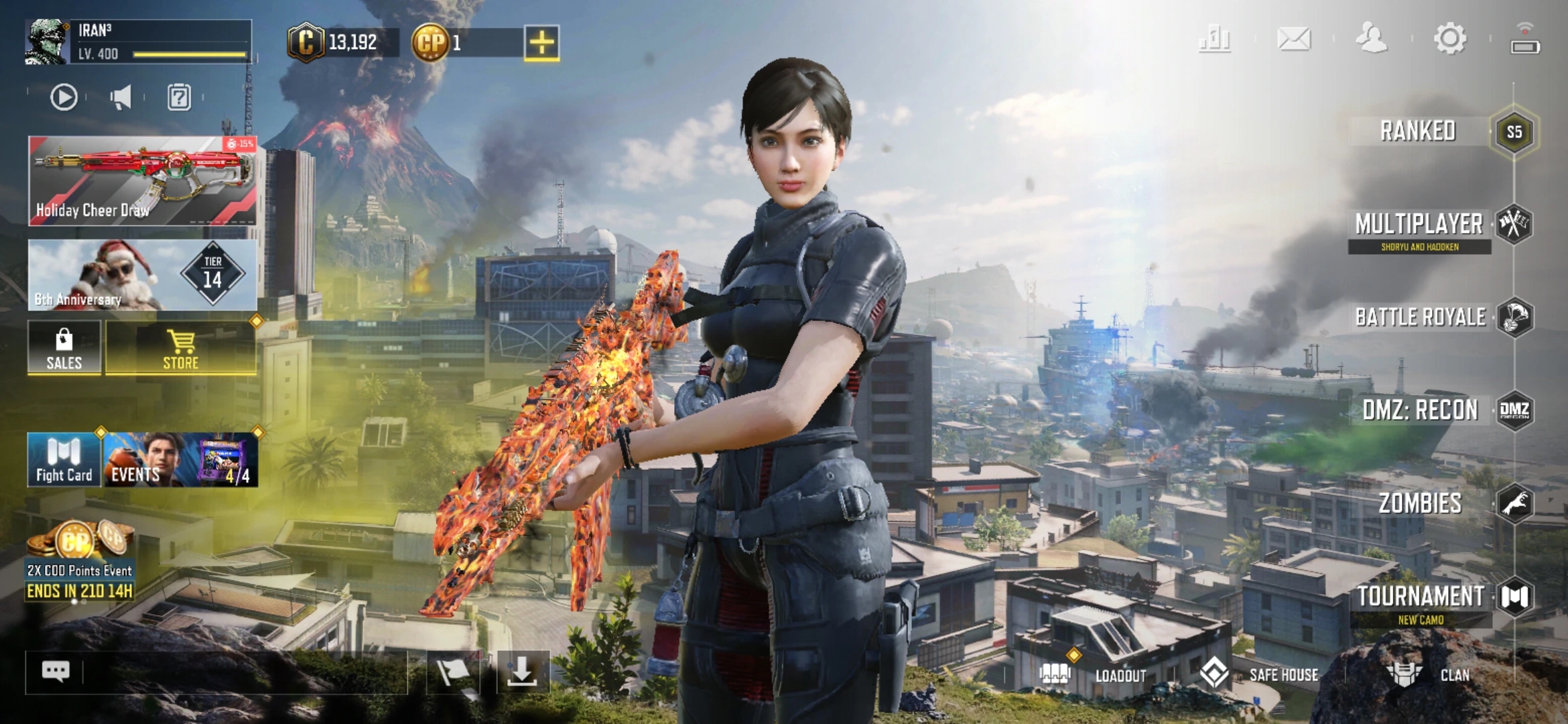
Task: Open the Store
Action: [181, 349]
